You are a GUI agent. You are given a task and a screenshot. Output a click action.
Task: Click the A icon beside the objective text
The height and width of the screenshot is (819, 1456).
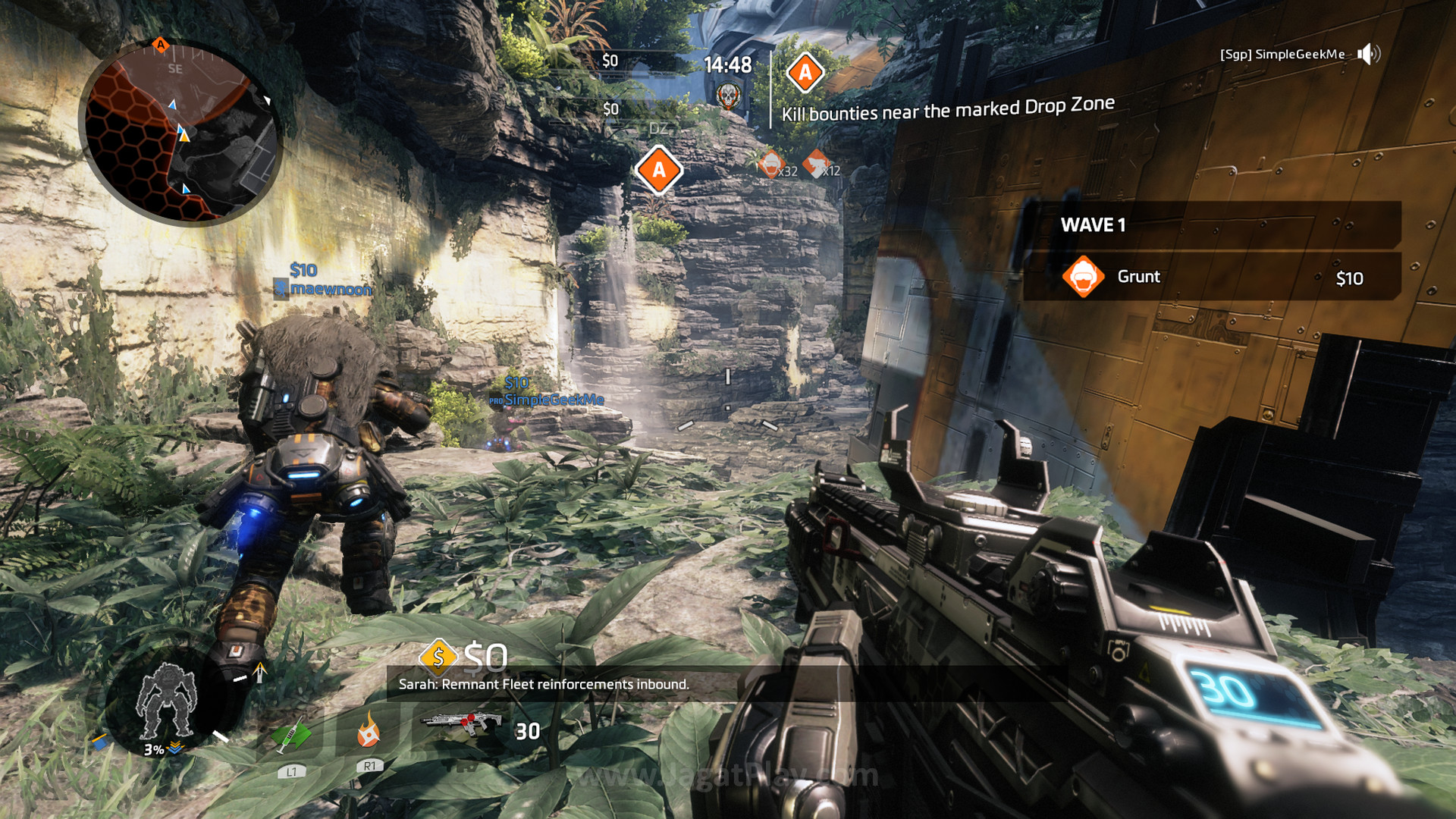[805, 73]
